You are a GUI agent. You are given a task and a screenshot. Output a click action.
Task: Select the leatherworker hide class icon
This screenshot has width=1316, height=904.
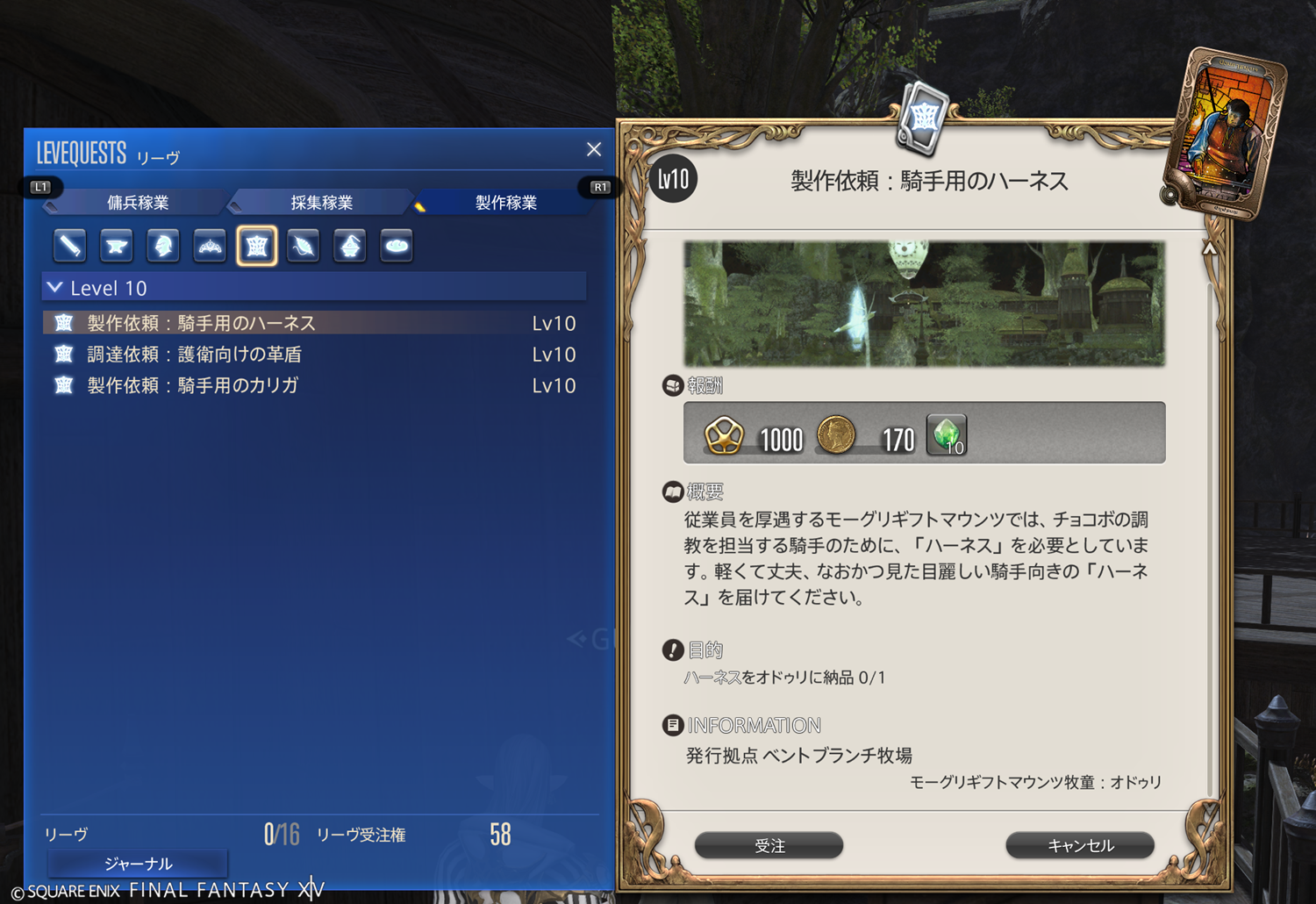pyautogui.click(x=257, y=246)
